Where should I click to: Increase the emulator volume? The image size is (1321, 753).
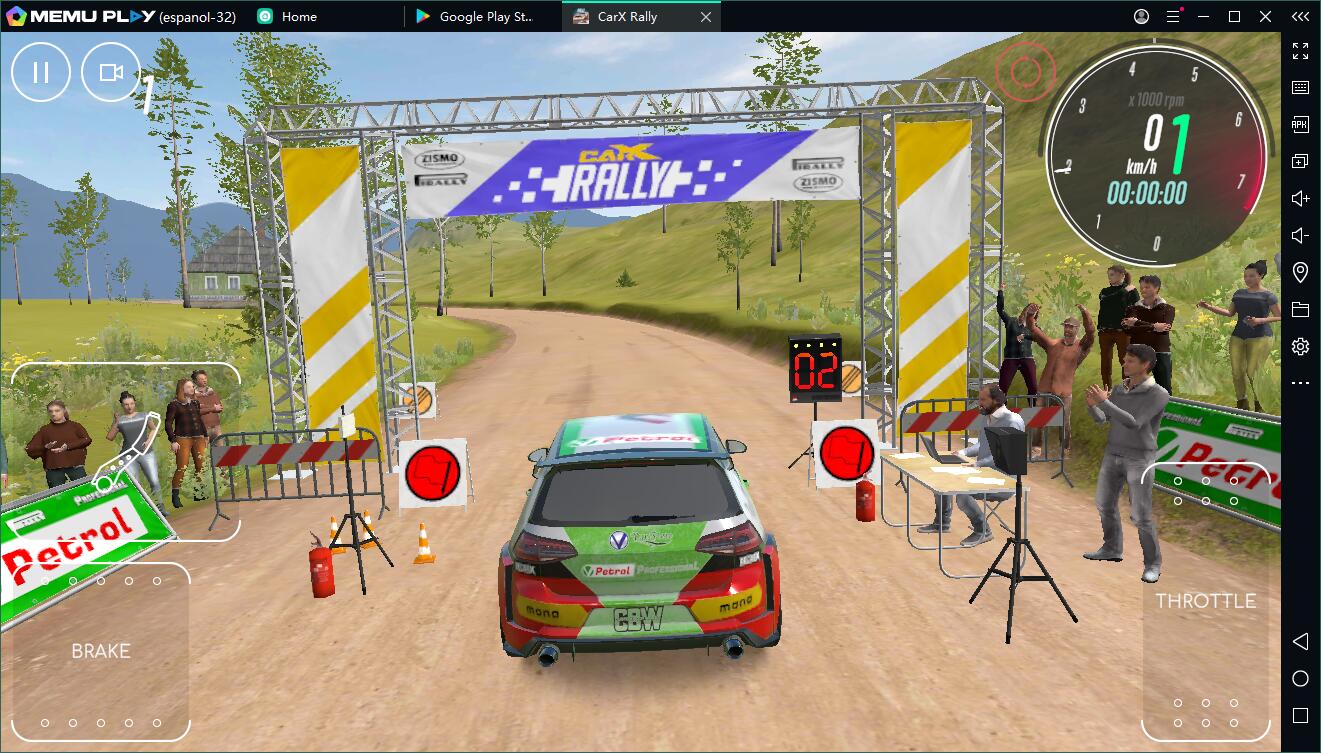coord(1300,197)
